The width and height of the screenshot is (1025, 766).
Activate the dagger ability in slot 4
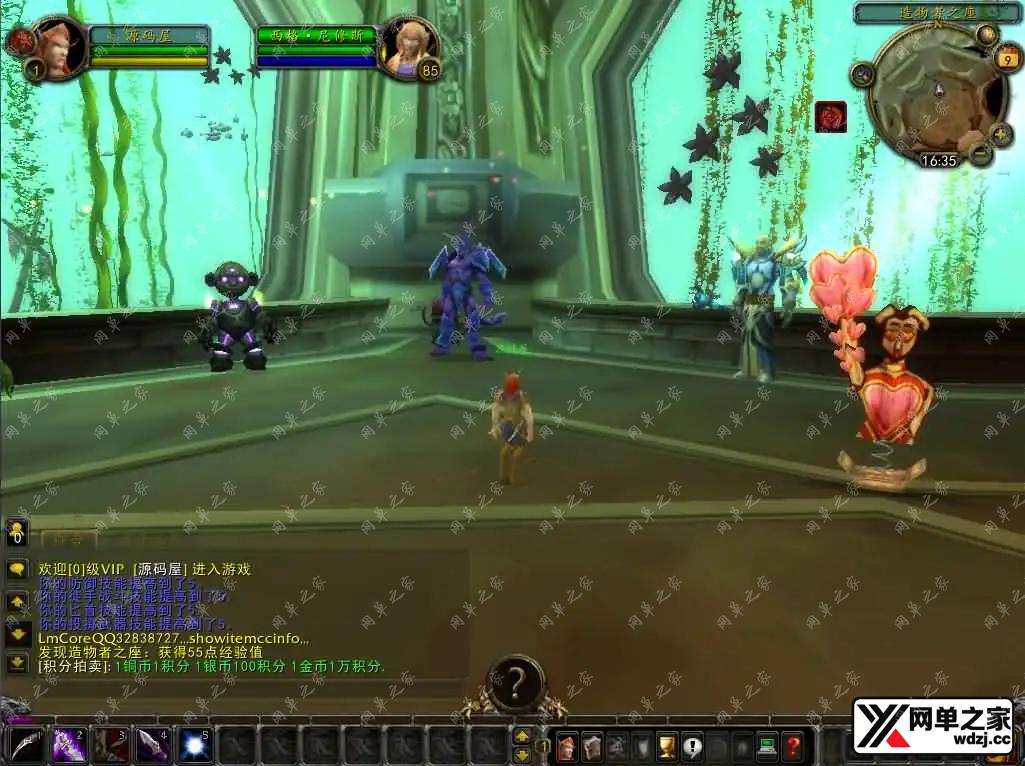click(x=152, y=745)
